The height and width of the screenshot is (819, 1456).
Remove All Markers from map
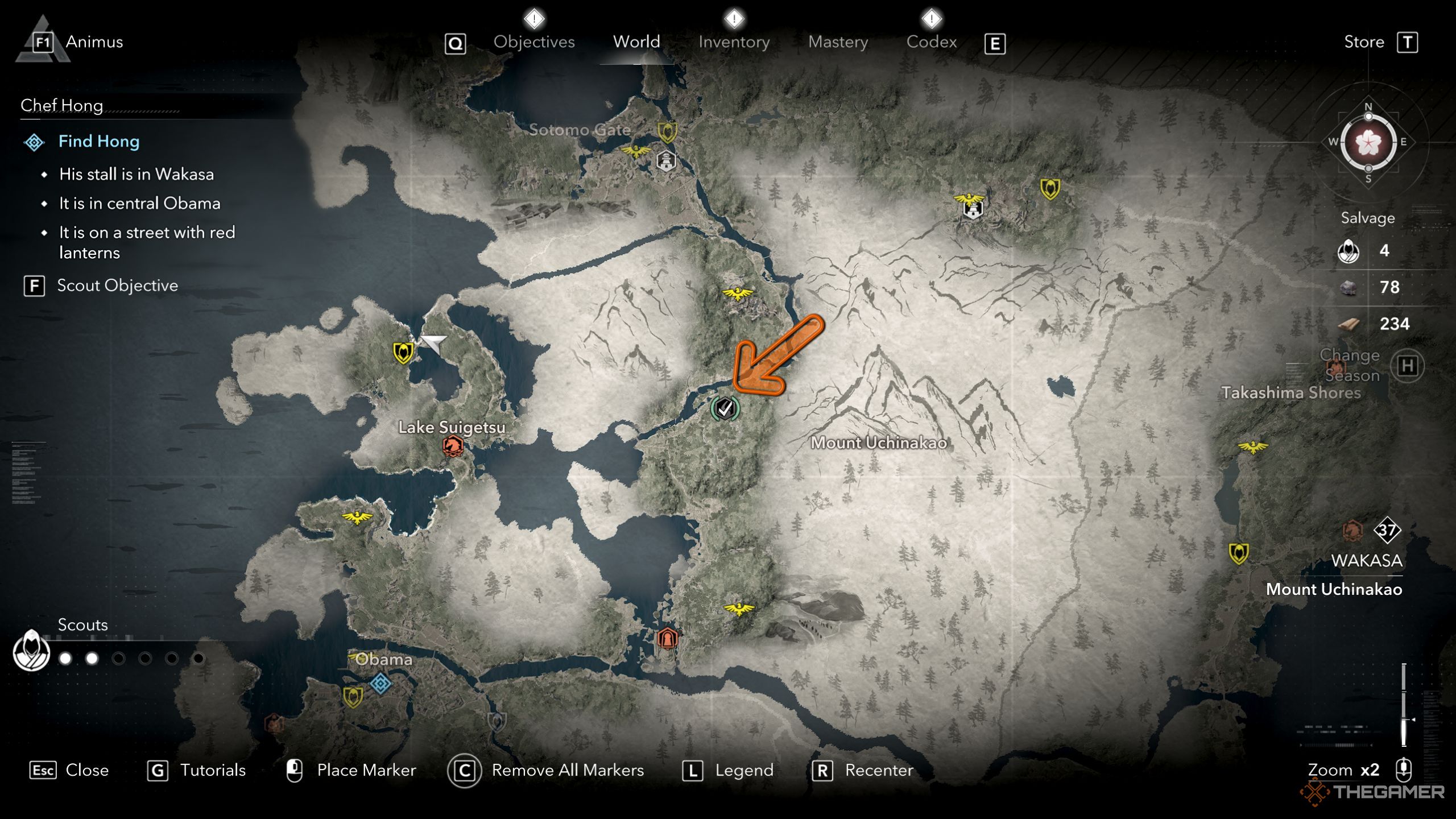(567, 770)
